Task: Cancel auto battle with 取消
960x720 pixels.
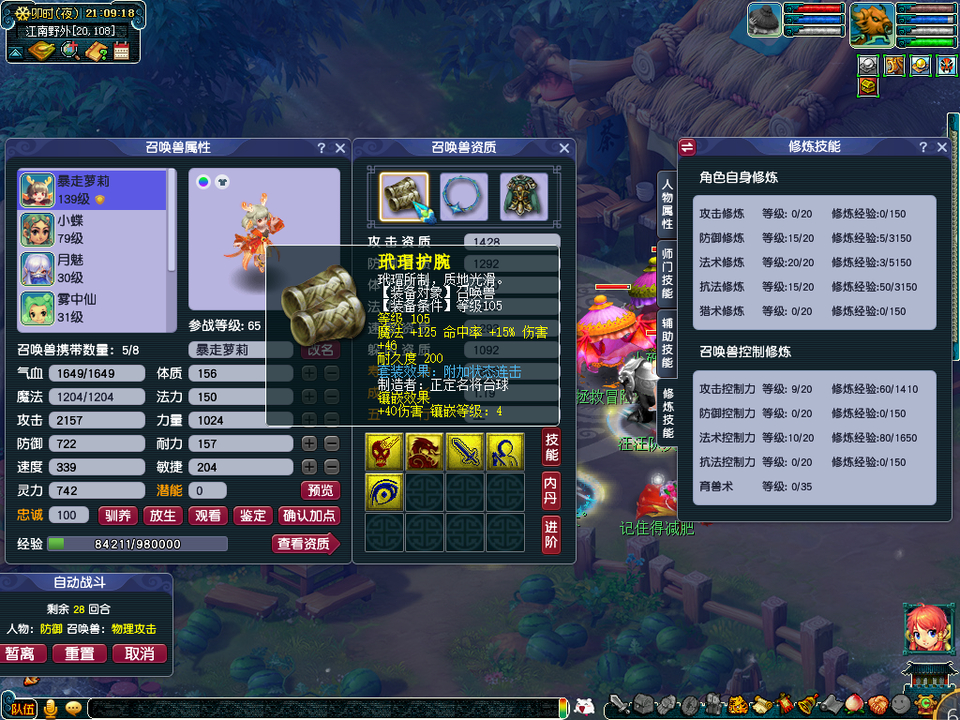Action: click(140, 653)
